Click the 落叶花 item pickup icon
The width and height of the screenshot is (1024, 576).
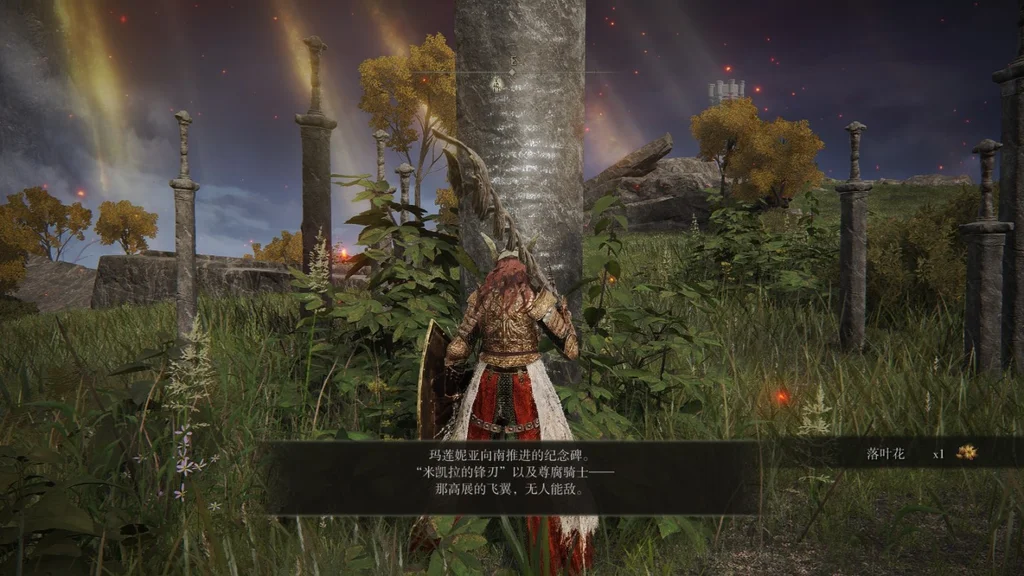(966, 453)
